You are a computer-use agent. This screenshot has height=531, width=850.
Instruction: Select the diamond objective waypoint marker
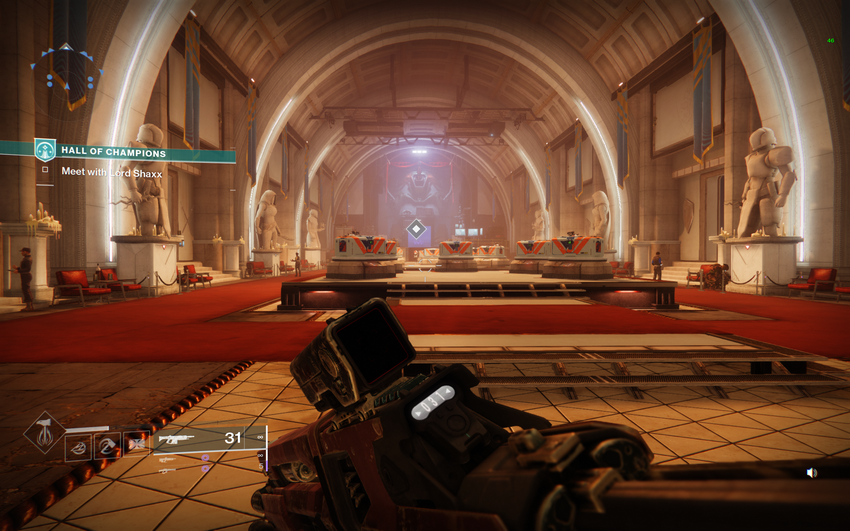click(416, 229)
